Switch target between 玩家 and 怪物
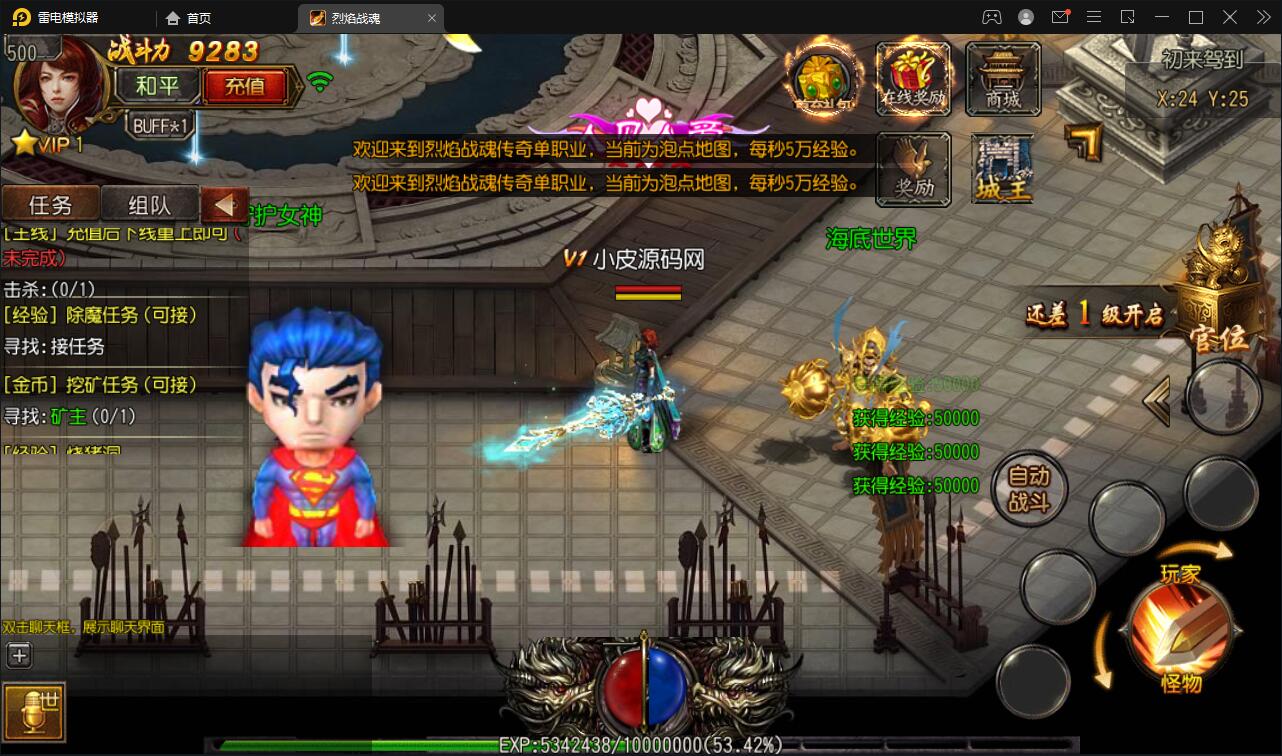The height and width of the screenshot is (756, 1282). 1184,622
